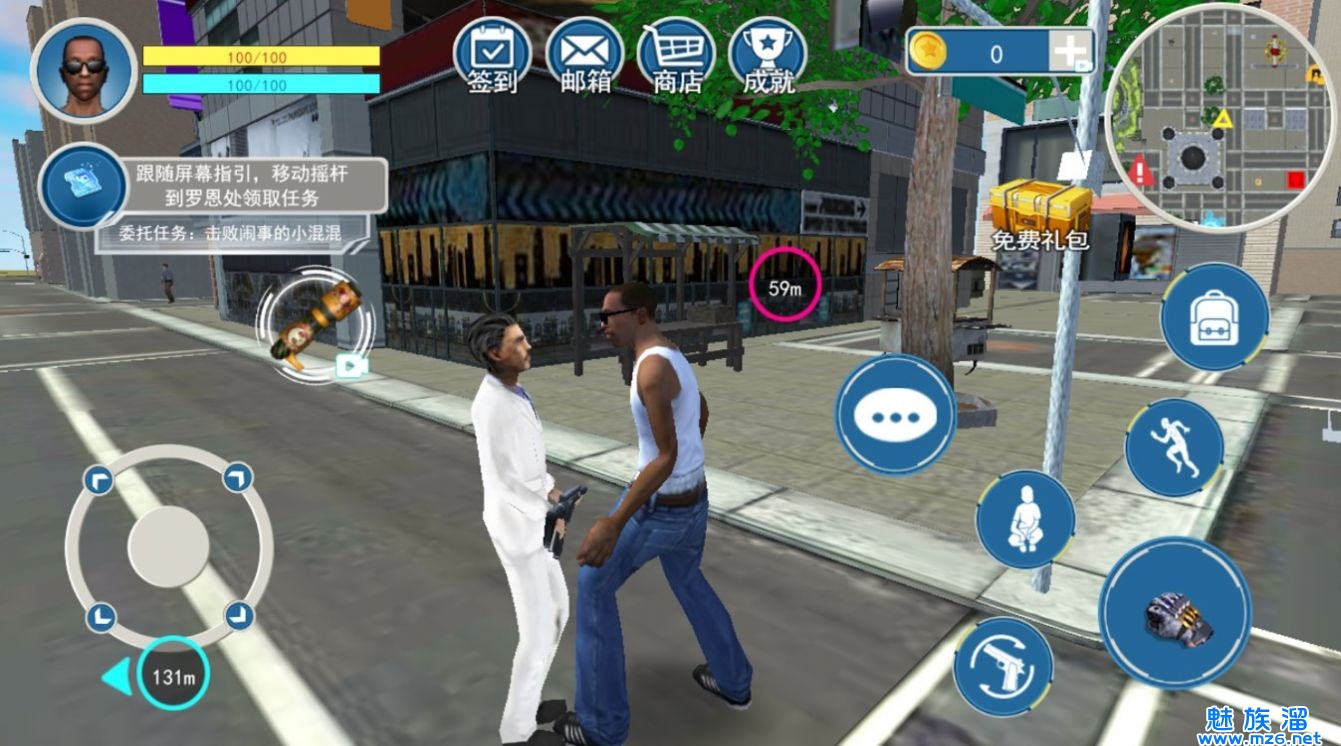Add gold coins with plus button
Screen dimensions: 1341x746
(x=1069, y=51)
